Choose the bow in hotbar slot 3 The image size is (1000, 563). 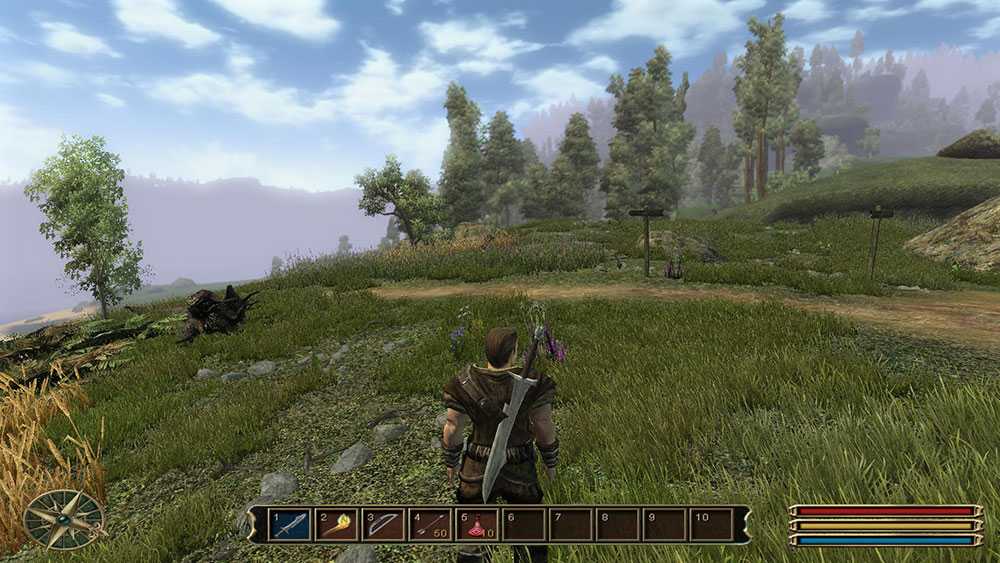tap(383, 525)
